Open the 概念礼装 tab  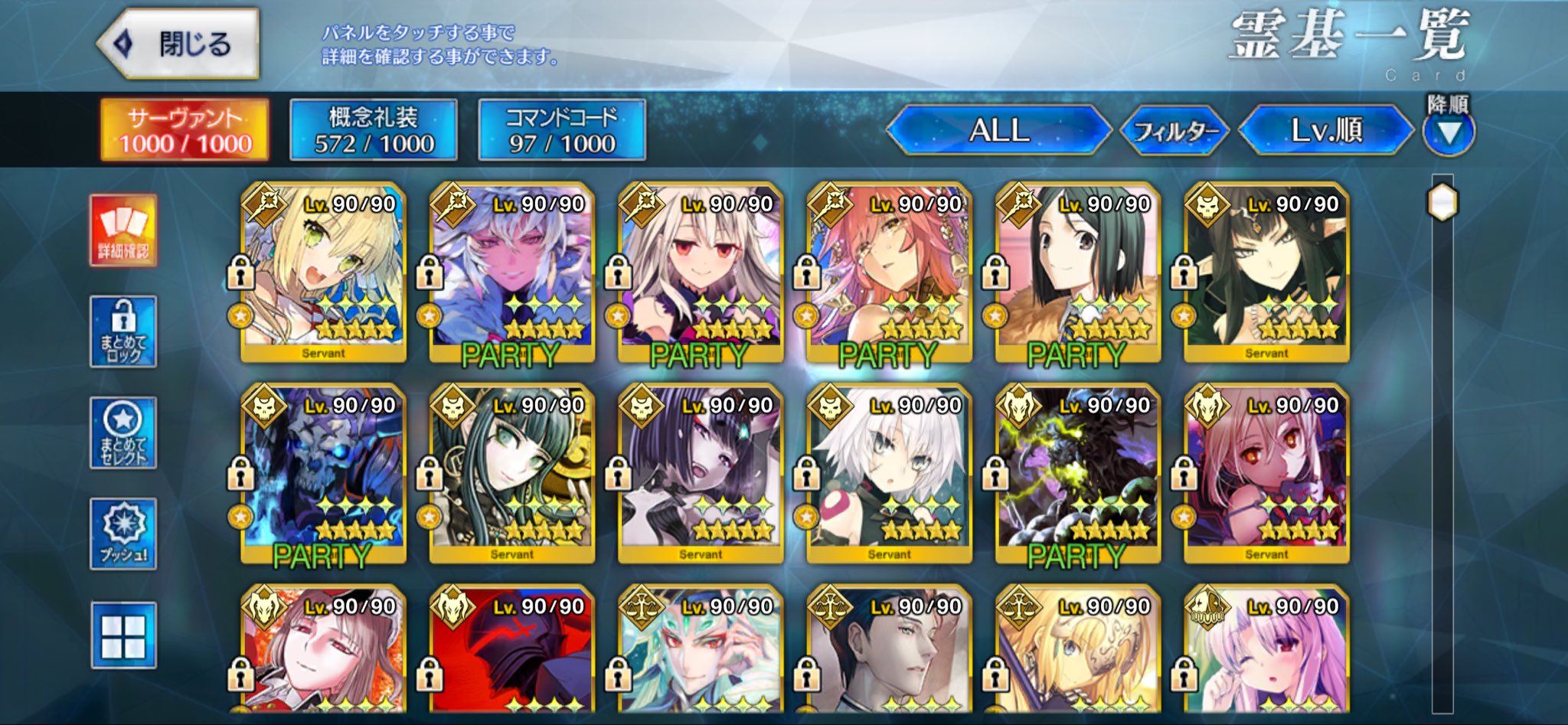click(374, 130)
